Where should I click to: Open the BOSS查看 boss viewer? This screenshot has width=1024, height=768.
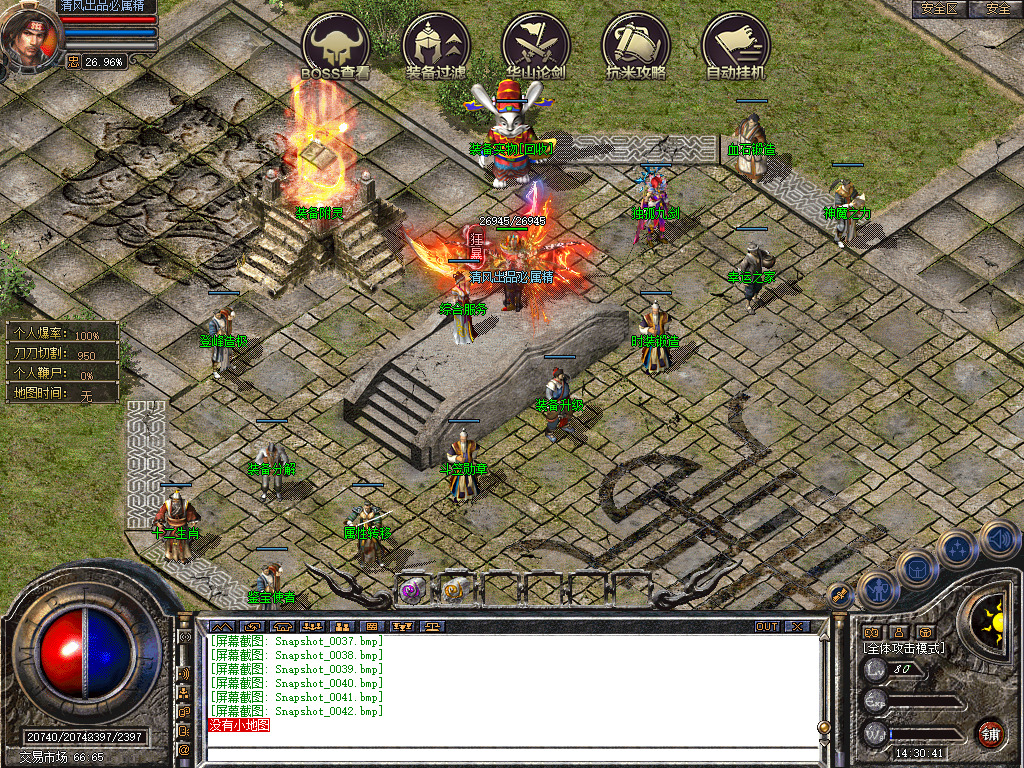(x=336, y=45)
